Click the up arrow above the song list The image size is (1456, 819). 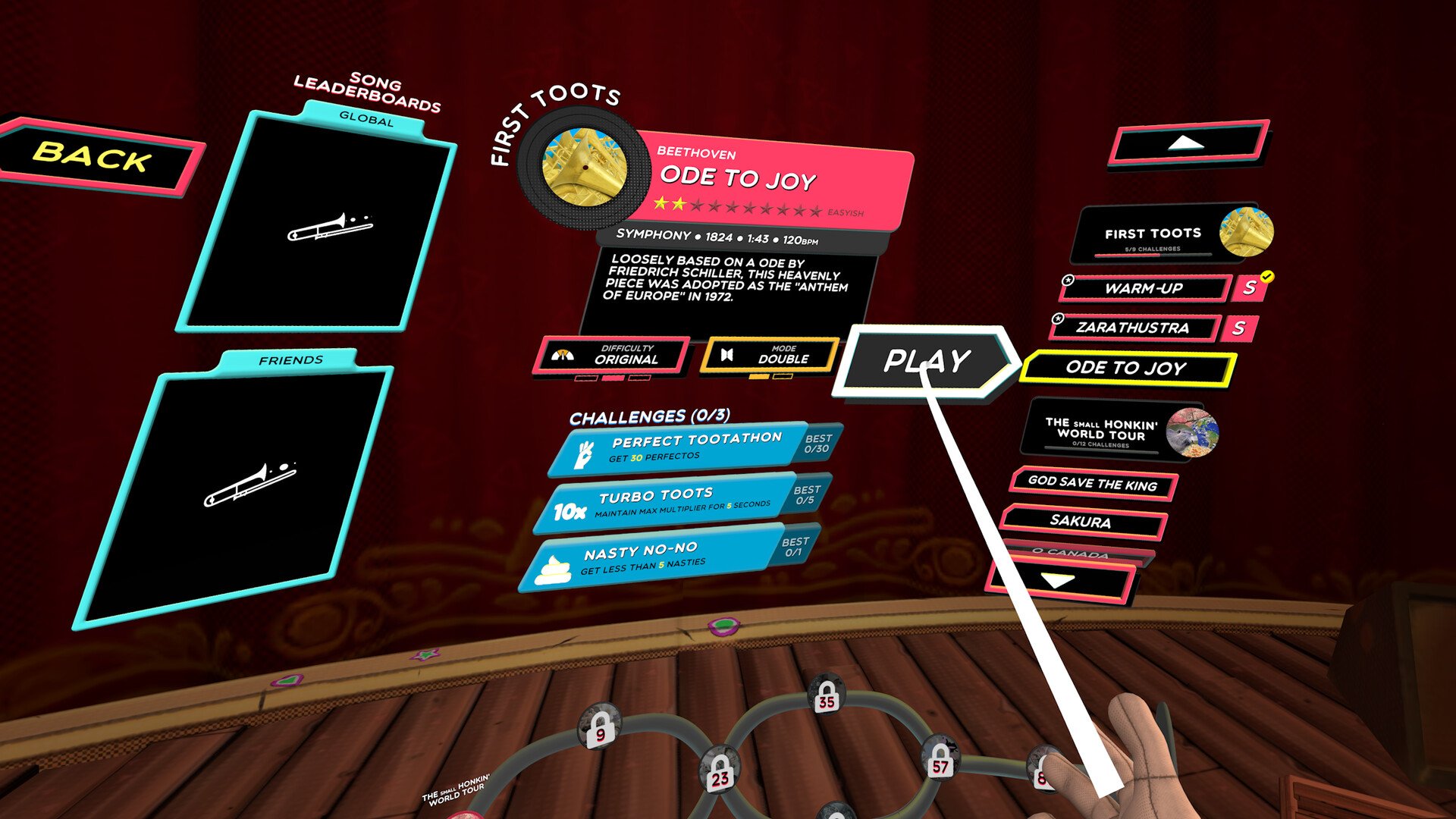coord(1187,143)
